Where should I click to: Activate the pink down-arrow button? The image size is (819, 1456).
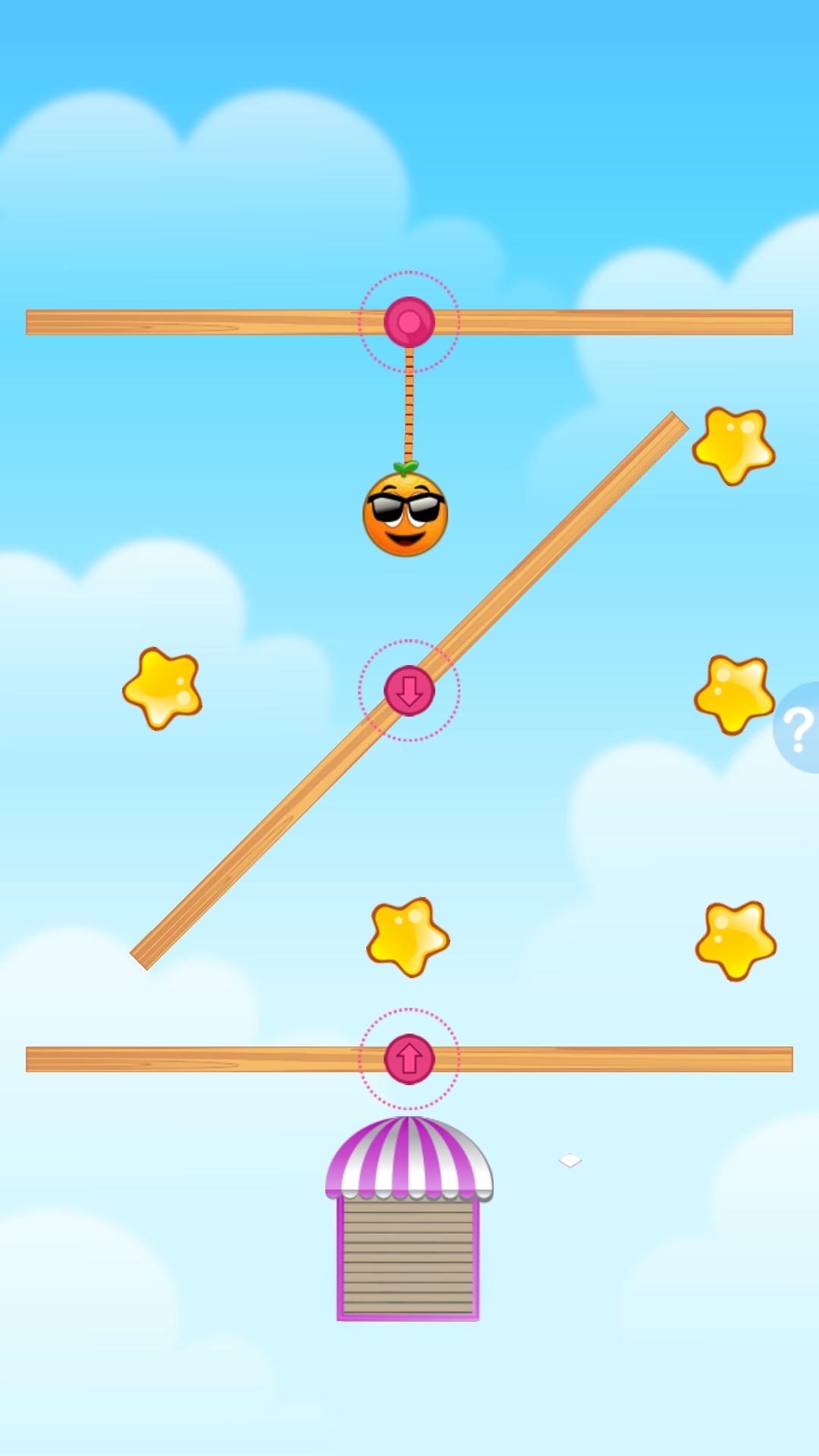(x=409, y=691)
